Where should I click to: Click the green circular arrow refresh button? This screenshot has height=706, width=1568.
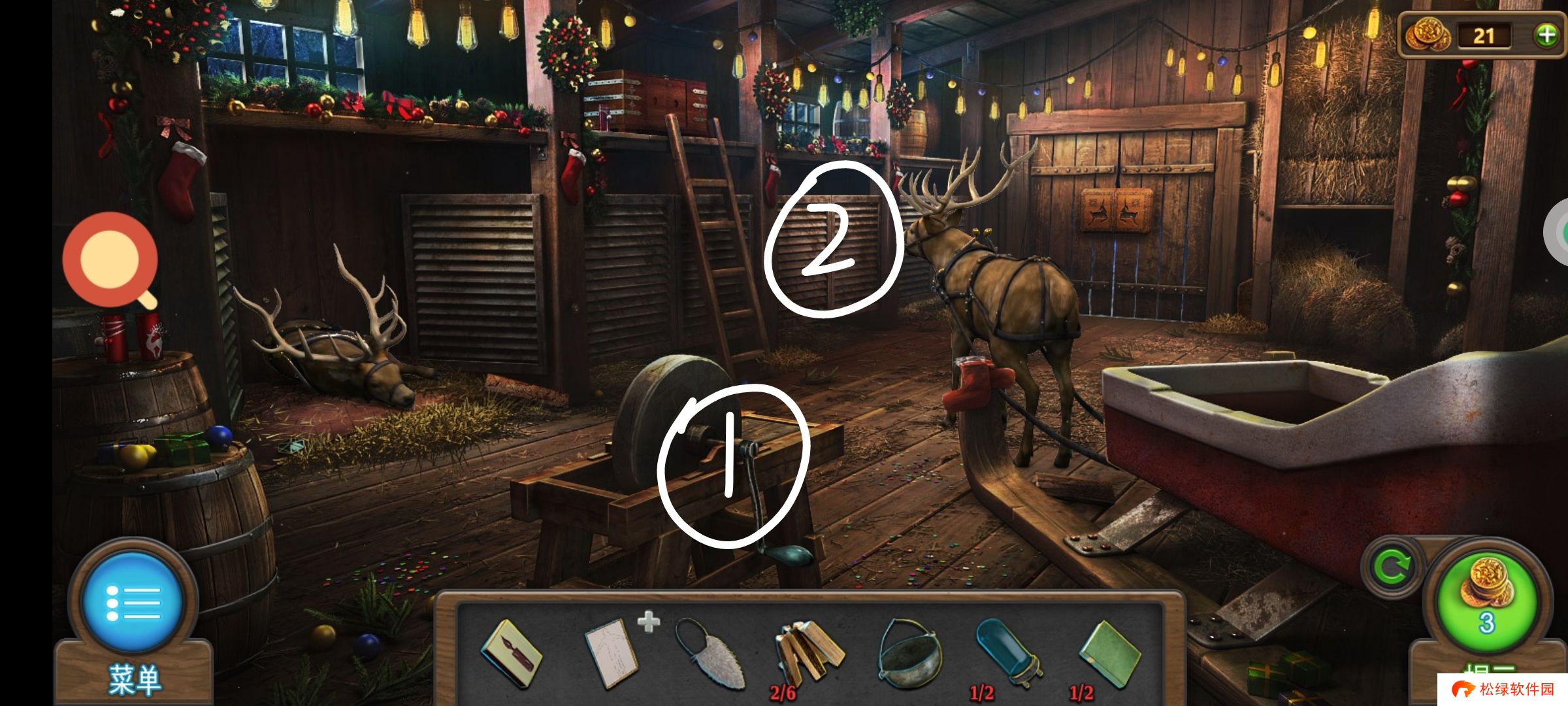point(1392,567)
